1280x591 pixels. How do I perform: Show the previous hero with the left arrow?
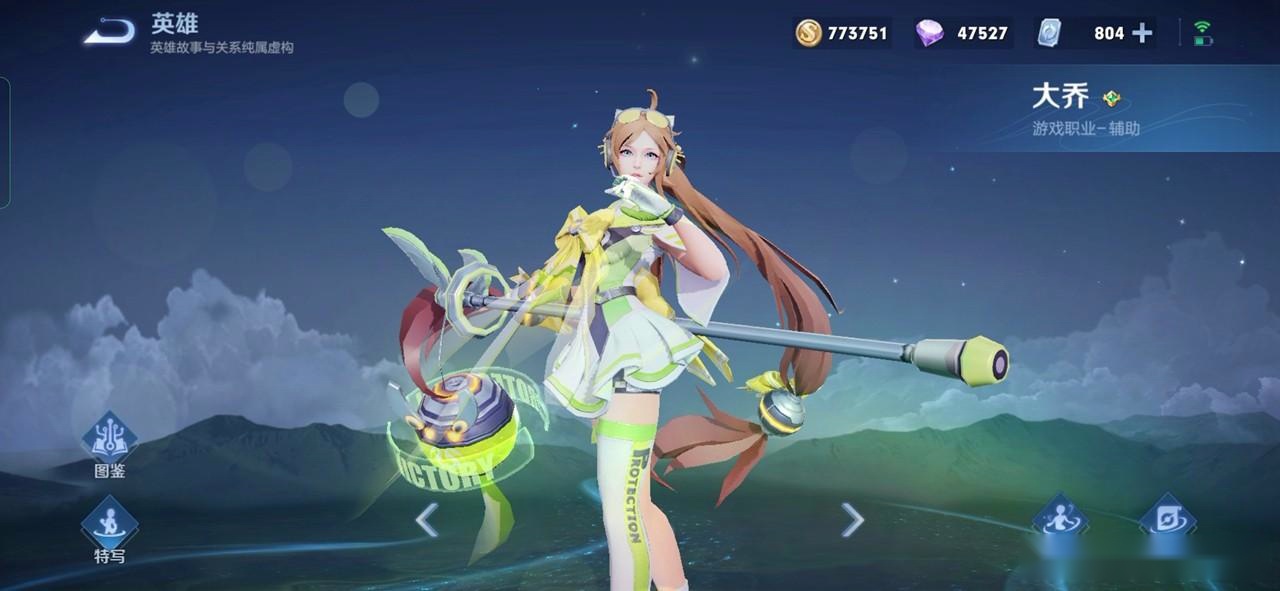[427, 520]
